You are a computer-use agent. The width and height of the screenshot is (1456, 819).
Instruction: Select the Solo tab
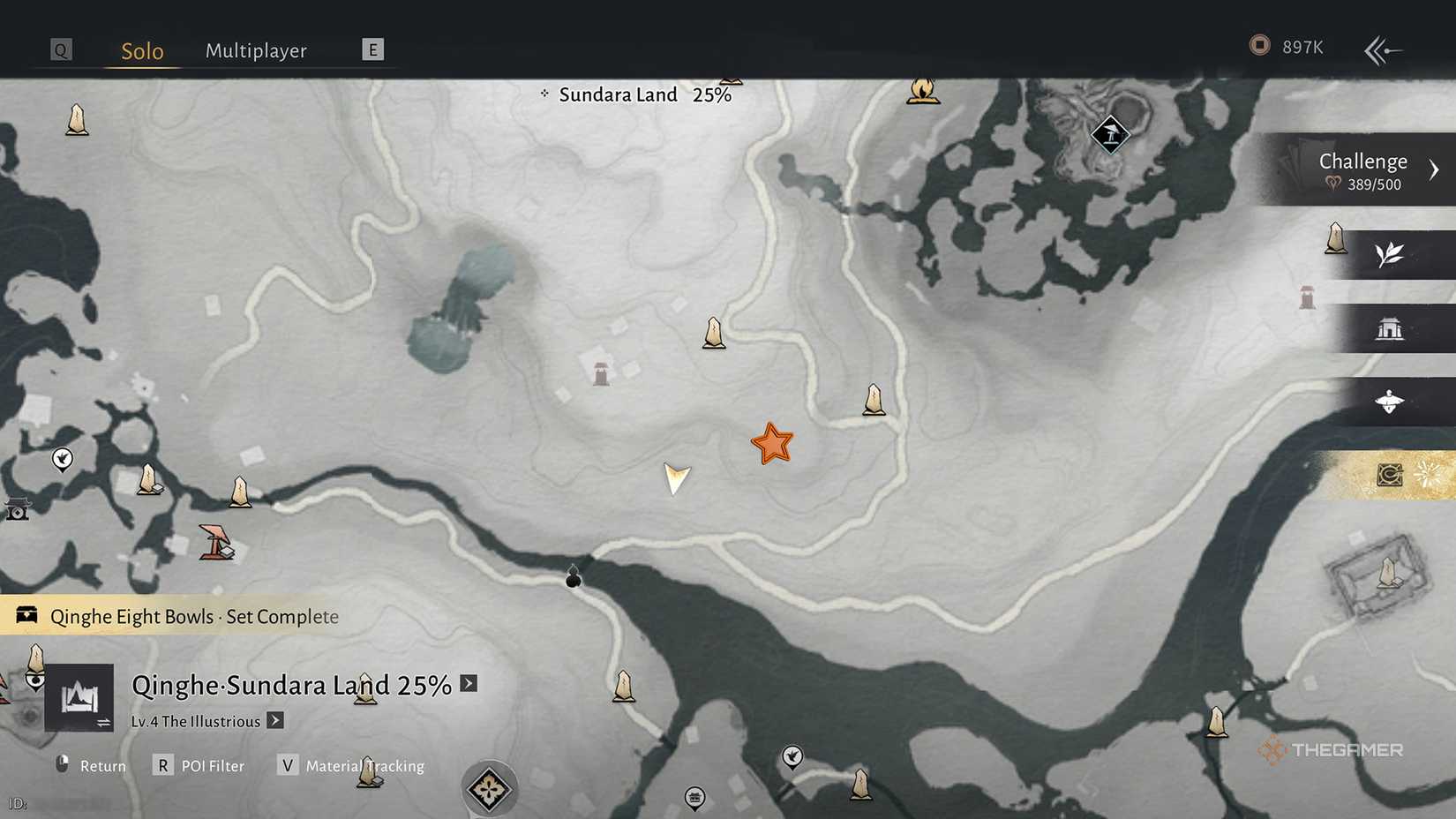pyautogui.click(x=141, y=50)
